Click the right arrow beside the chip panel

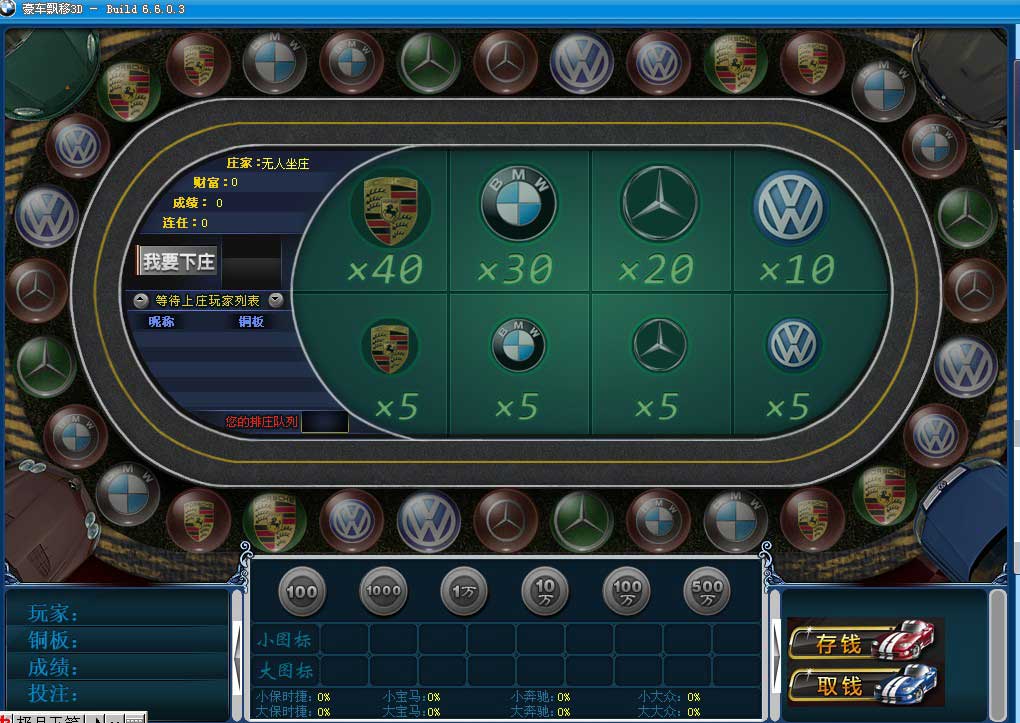[x=775, y=657]
